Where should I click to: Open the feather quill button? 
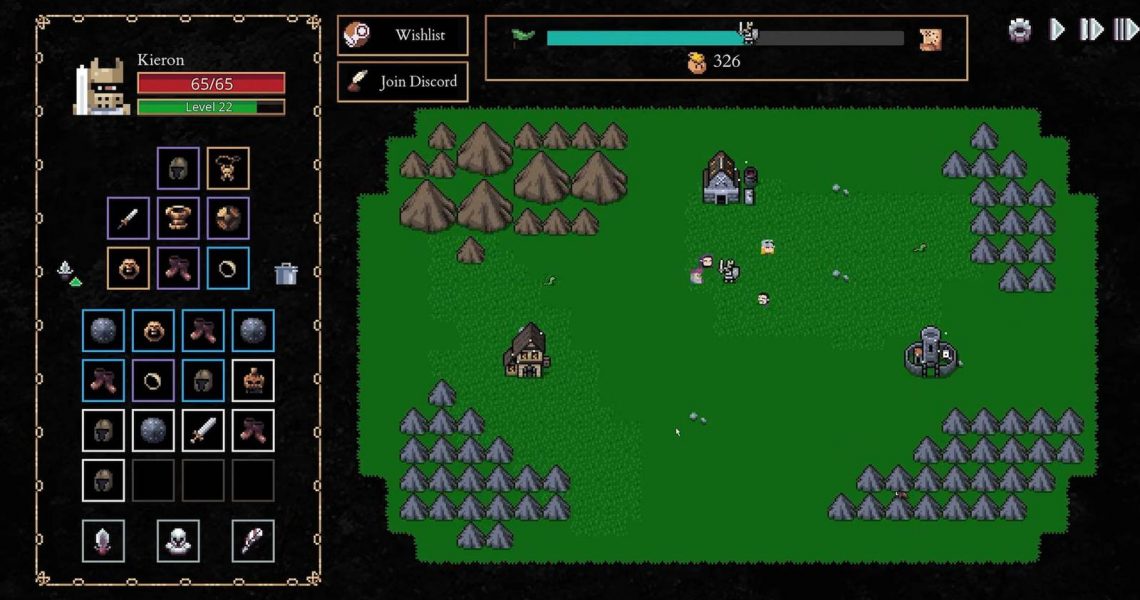(253, 541)
